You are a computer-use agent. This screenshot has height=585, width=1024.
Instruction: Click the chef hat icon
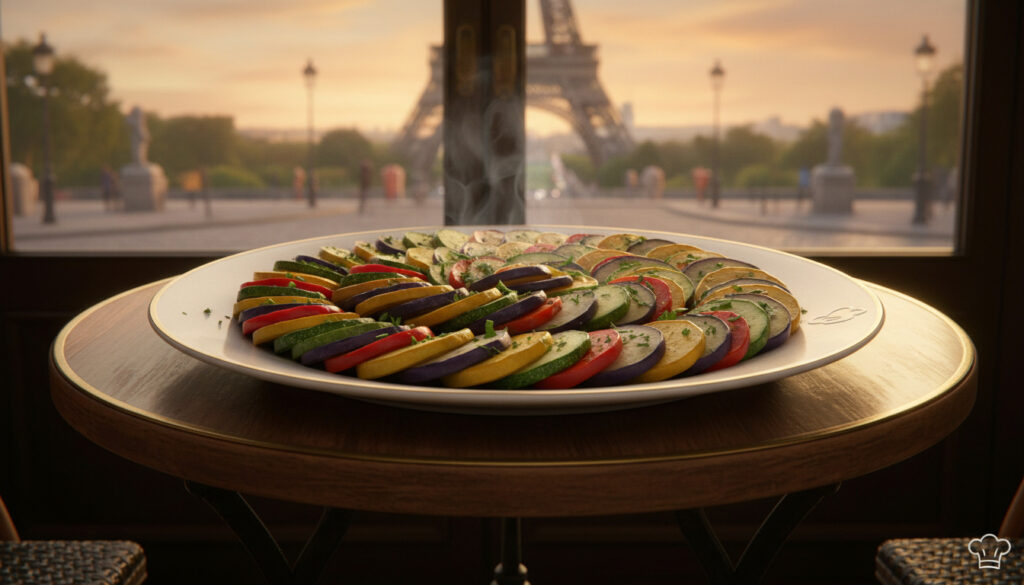pos(989,550)
